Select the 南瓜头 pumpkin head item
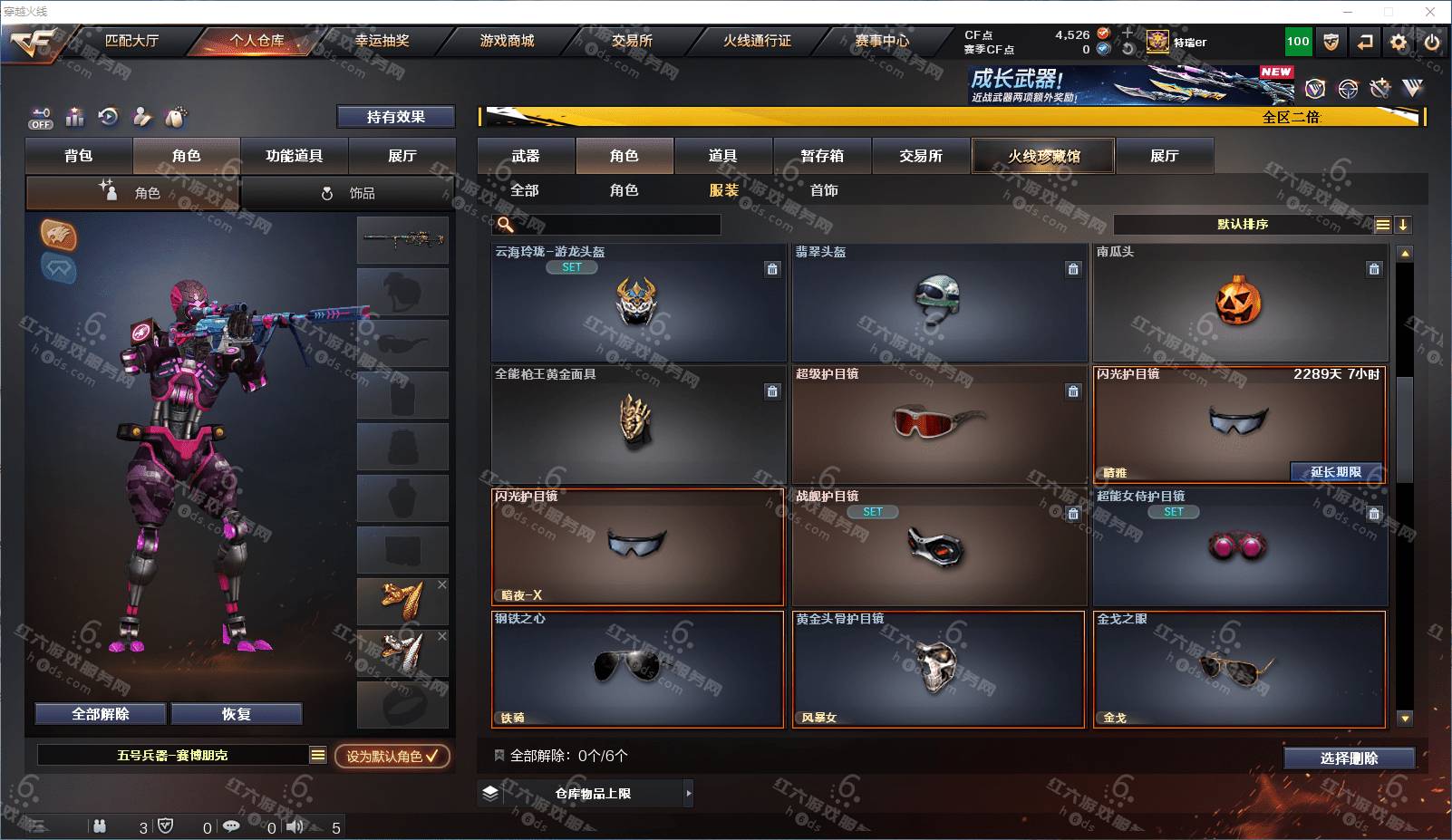This screenshot has width=1452, height=840. click(1239, 303)
